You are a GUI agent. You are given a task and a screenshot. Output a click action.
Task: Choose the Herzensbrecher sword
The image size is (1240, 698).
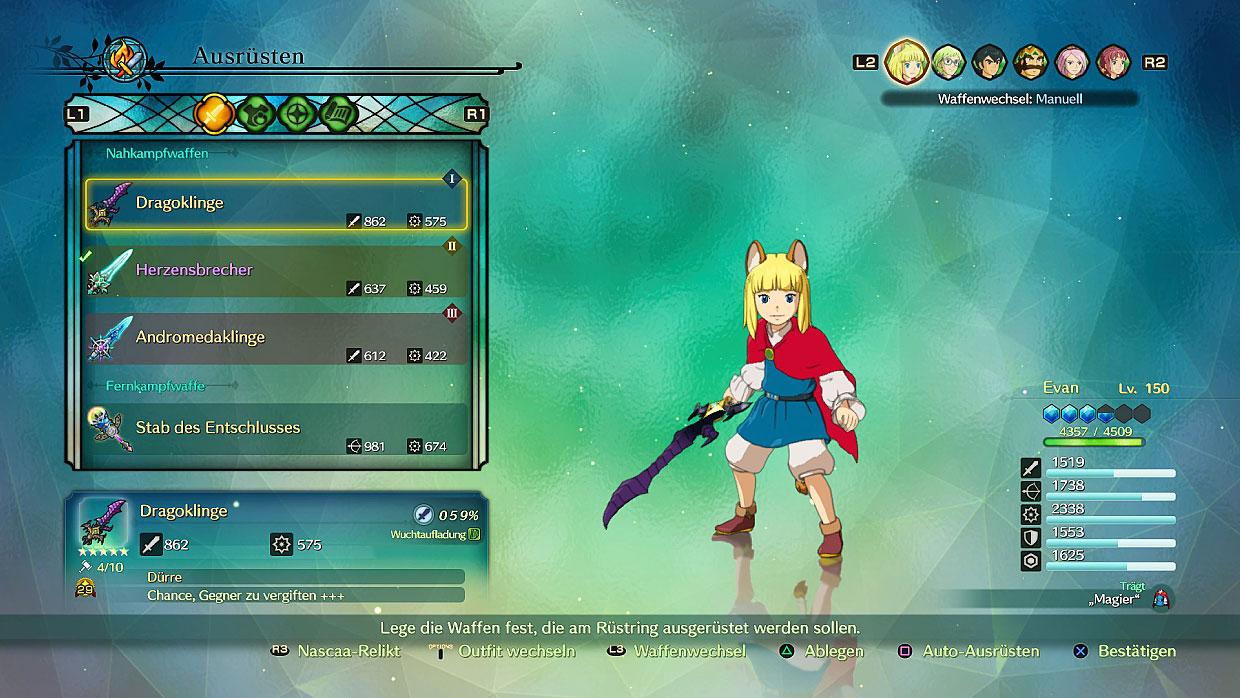coord(275,270)
